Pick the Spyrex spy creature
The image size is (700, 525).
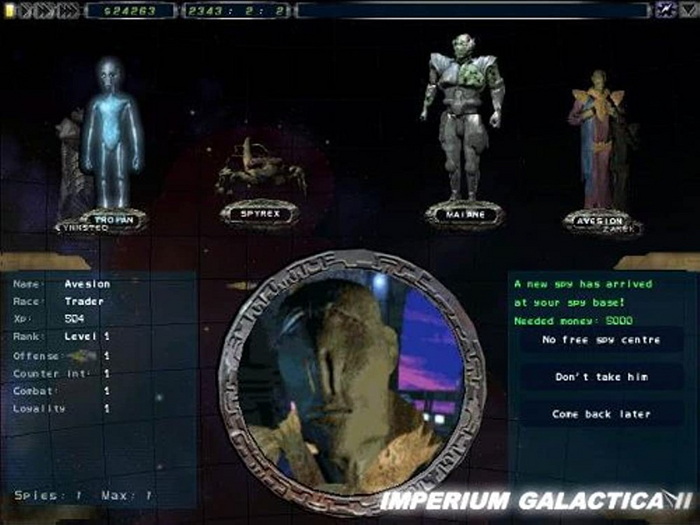[x=260, y=168]
